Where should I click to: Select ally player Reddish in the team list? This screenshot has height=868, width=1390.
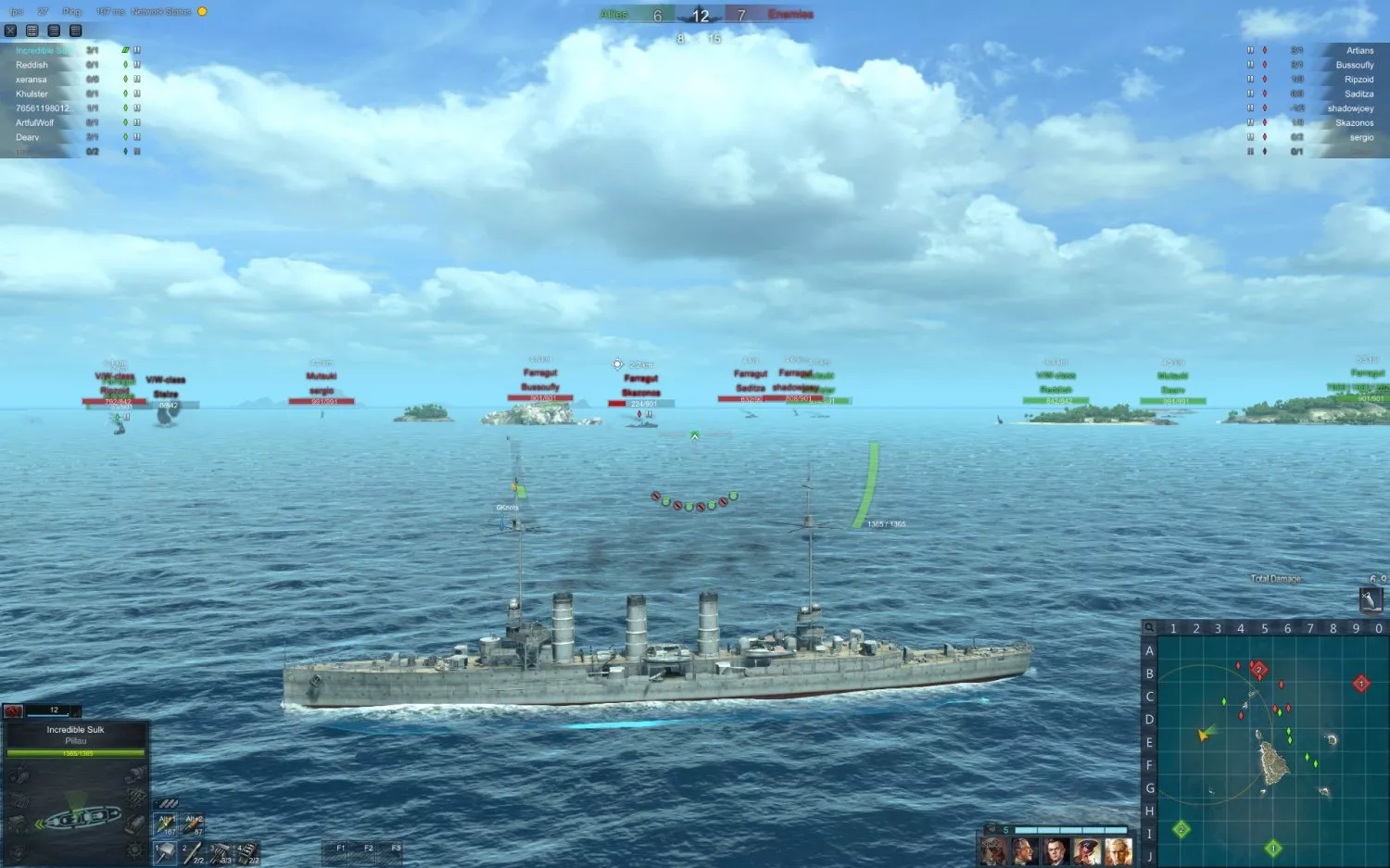pos(31,65)
